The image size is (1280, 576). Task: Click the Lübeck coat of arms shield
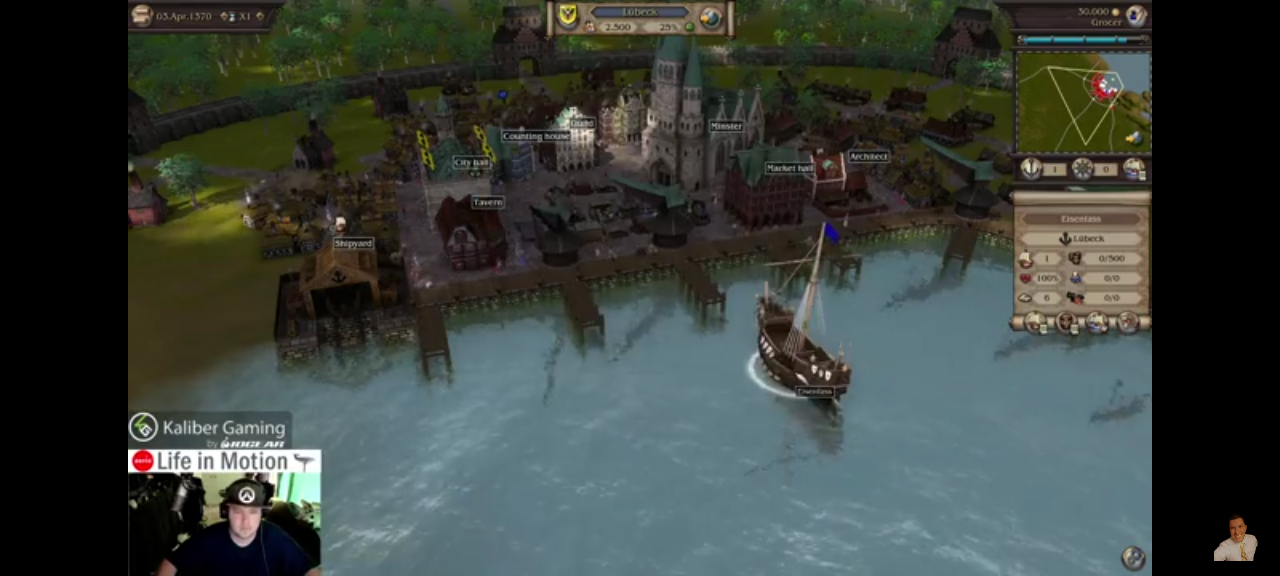click(x=568, y=15)
